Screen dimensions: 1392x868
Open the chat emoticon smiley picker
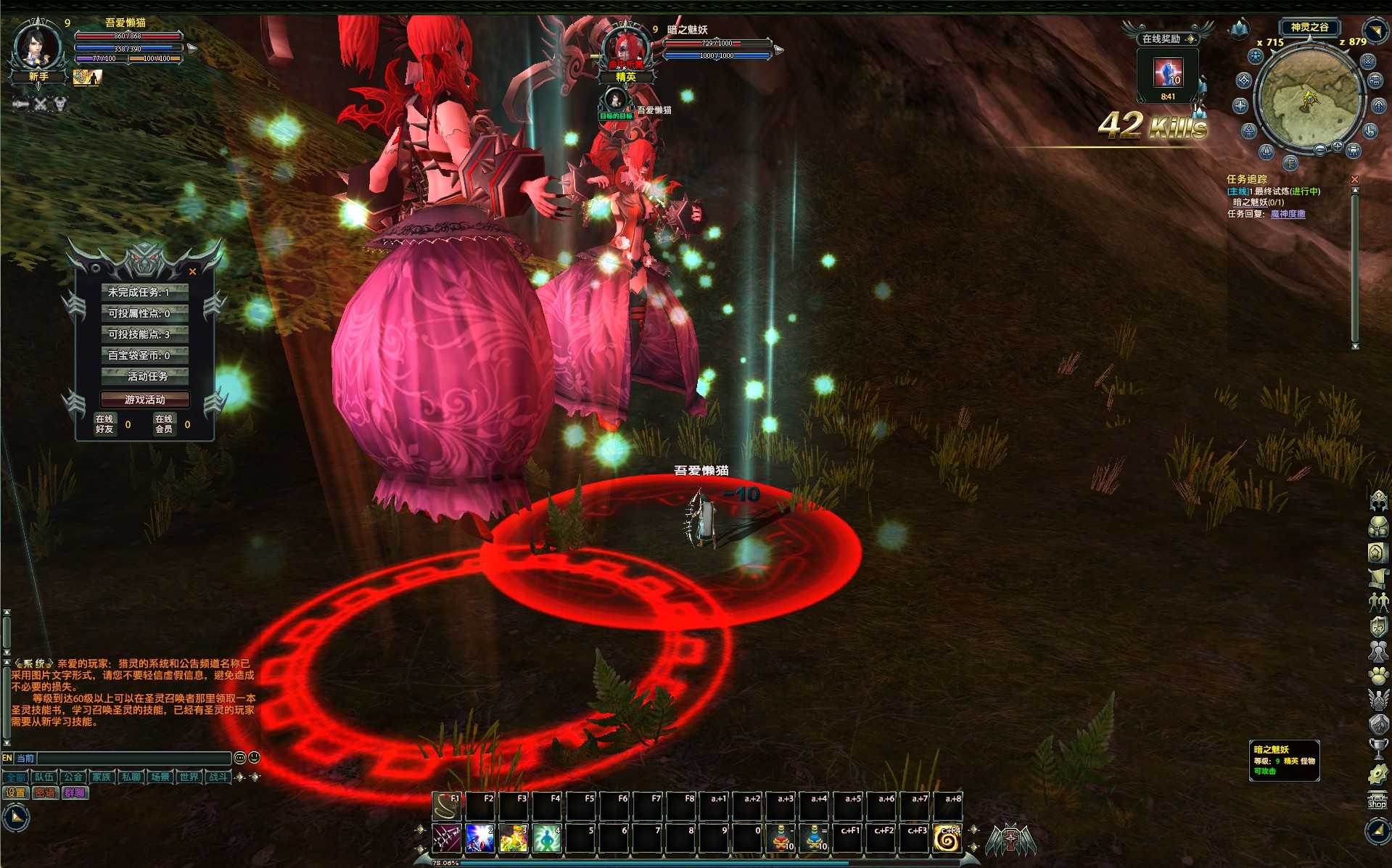click(x=254, y=758)
